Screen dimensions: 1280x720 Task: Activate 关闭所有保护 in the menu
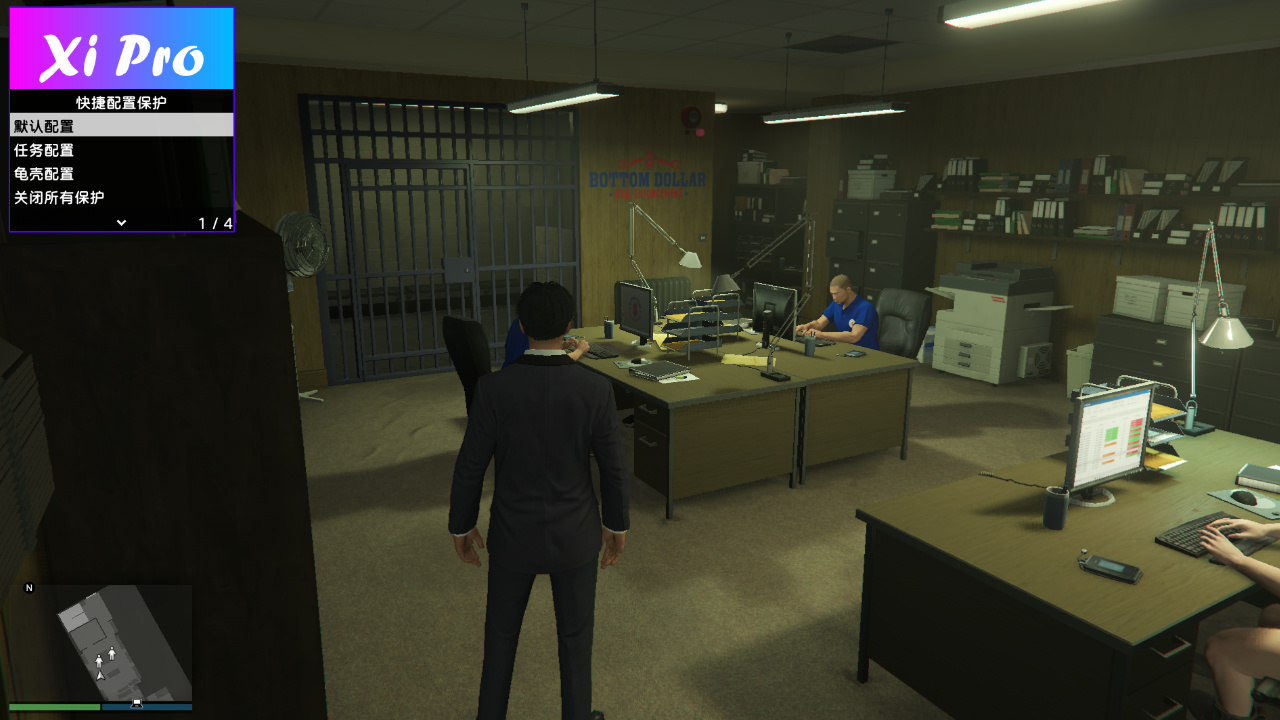(x=121, y=198)
